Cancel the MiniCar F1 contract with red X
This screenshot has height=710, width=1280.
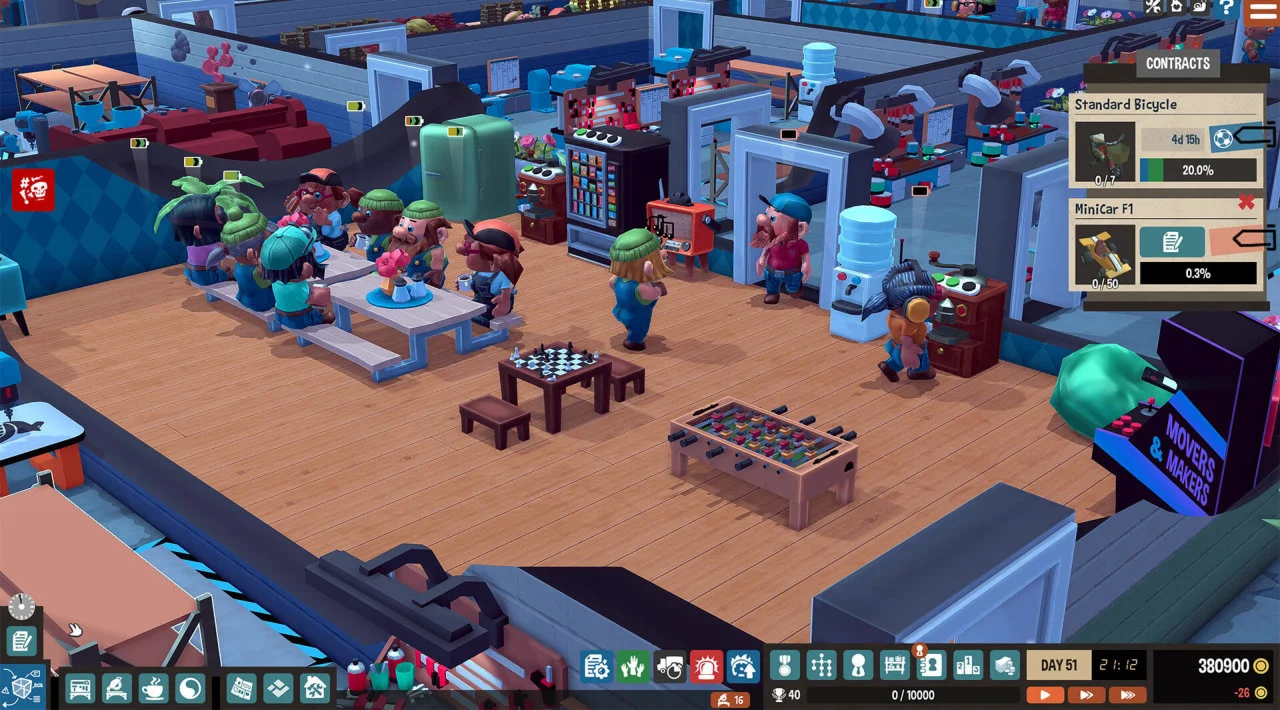[1246, 203]
